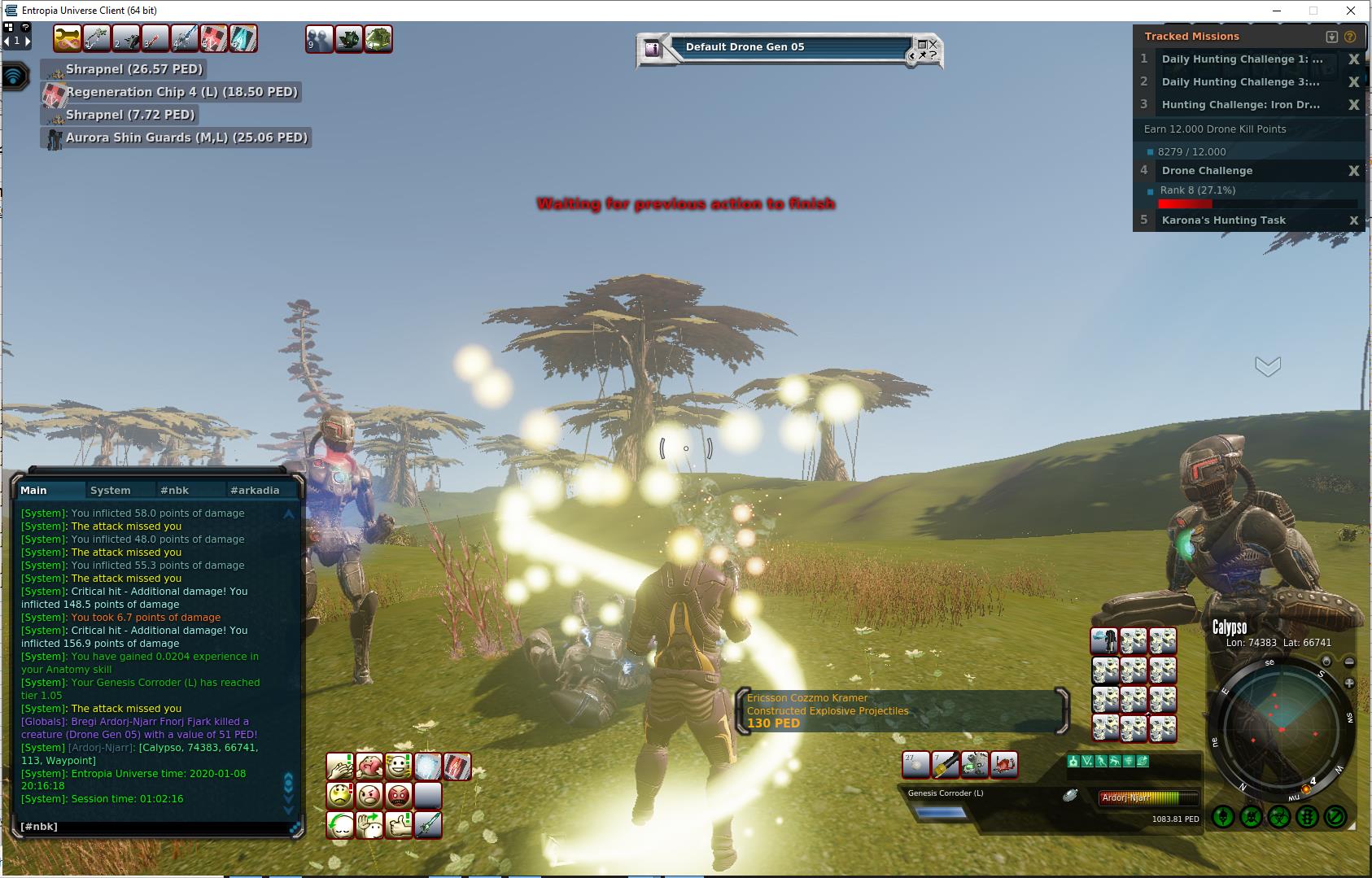The height and width of the screenshot is (878, 1372).
Task: Zoom in the radar with plus button
Action: tap(1348, 684)
